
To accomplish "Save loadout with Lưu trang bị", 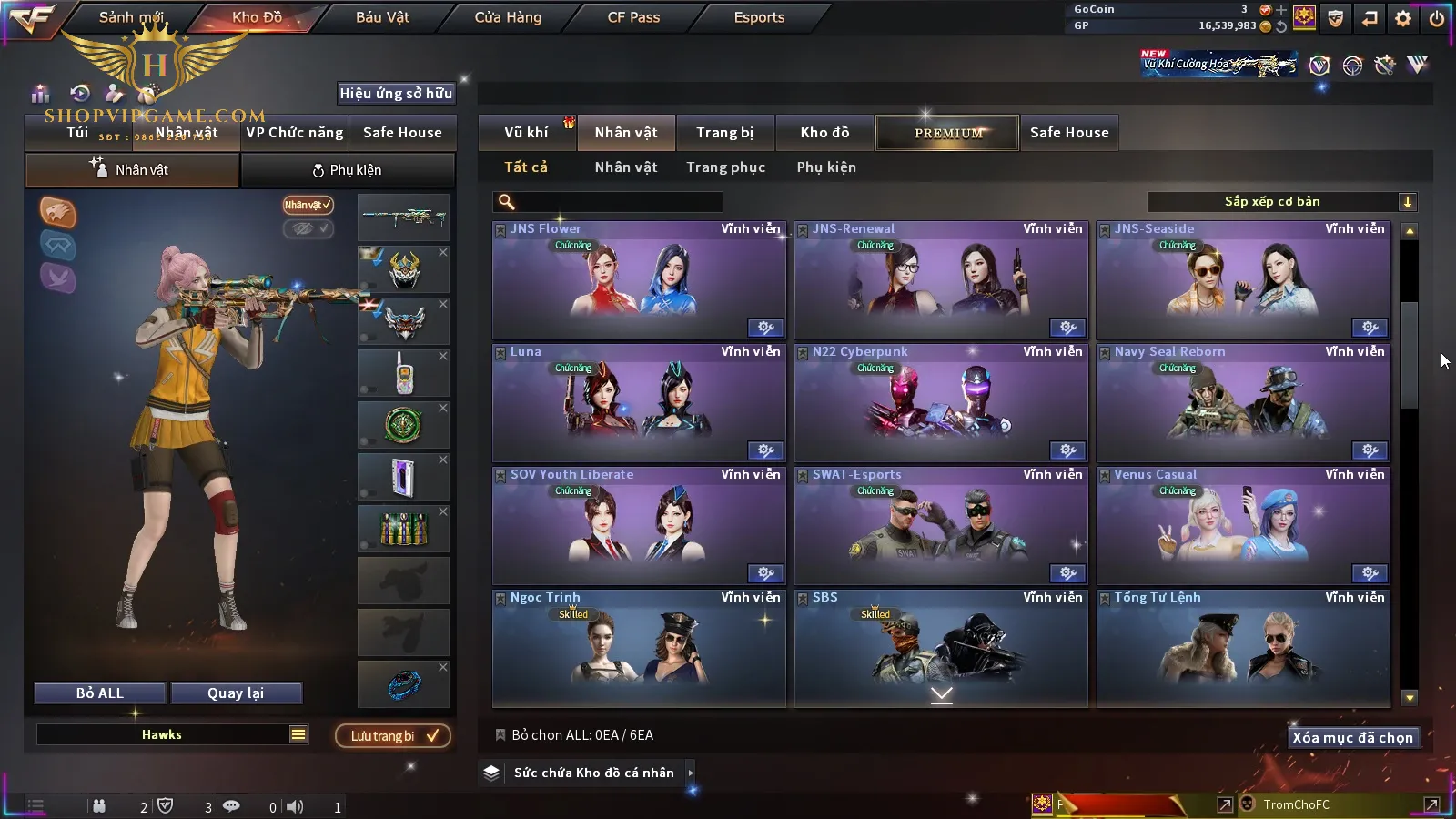I will (393, 736).
